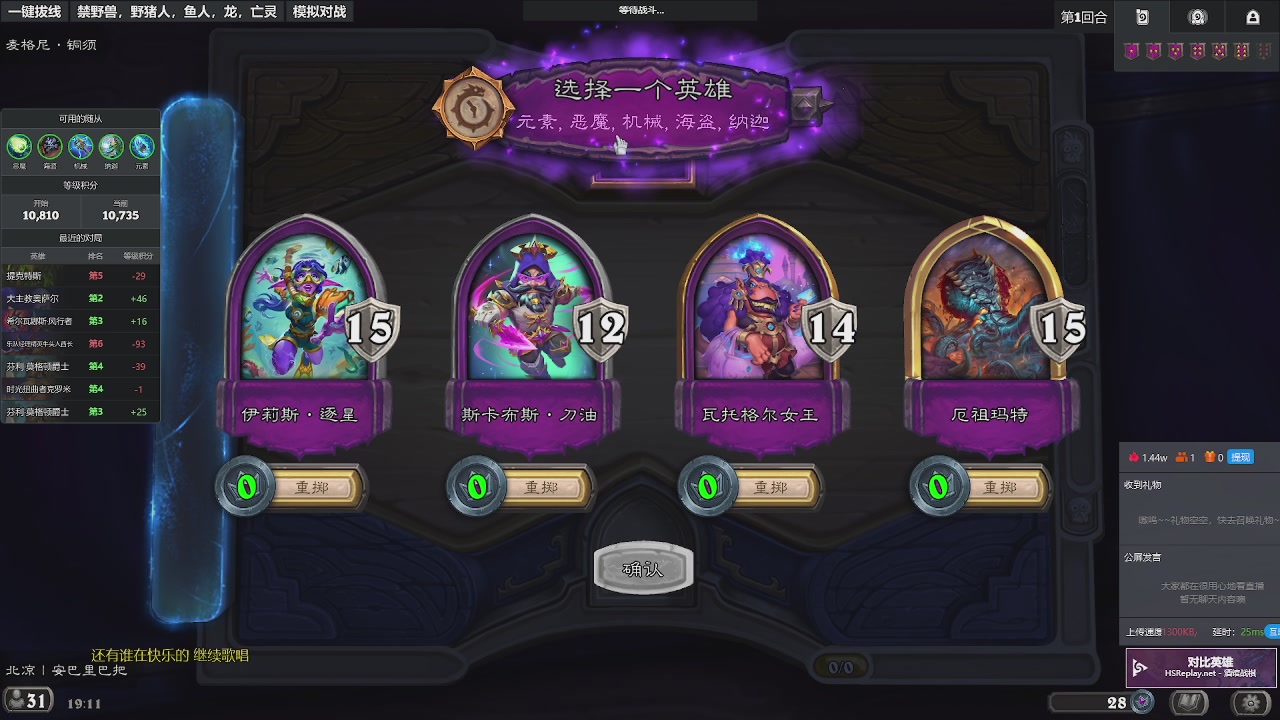Screen dimensions: 1280x720
Task: Select the 机械 minion type icon
Action: (x=80, y=147)
